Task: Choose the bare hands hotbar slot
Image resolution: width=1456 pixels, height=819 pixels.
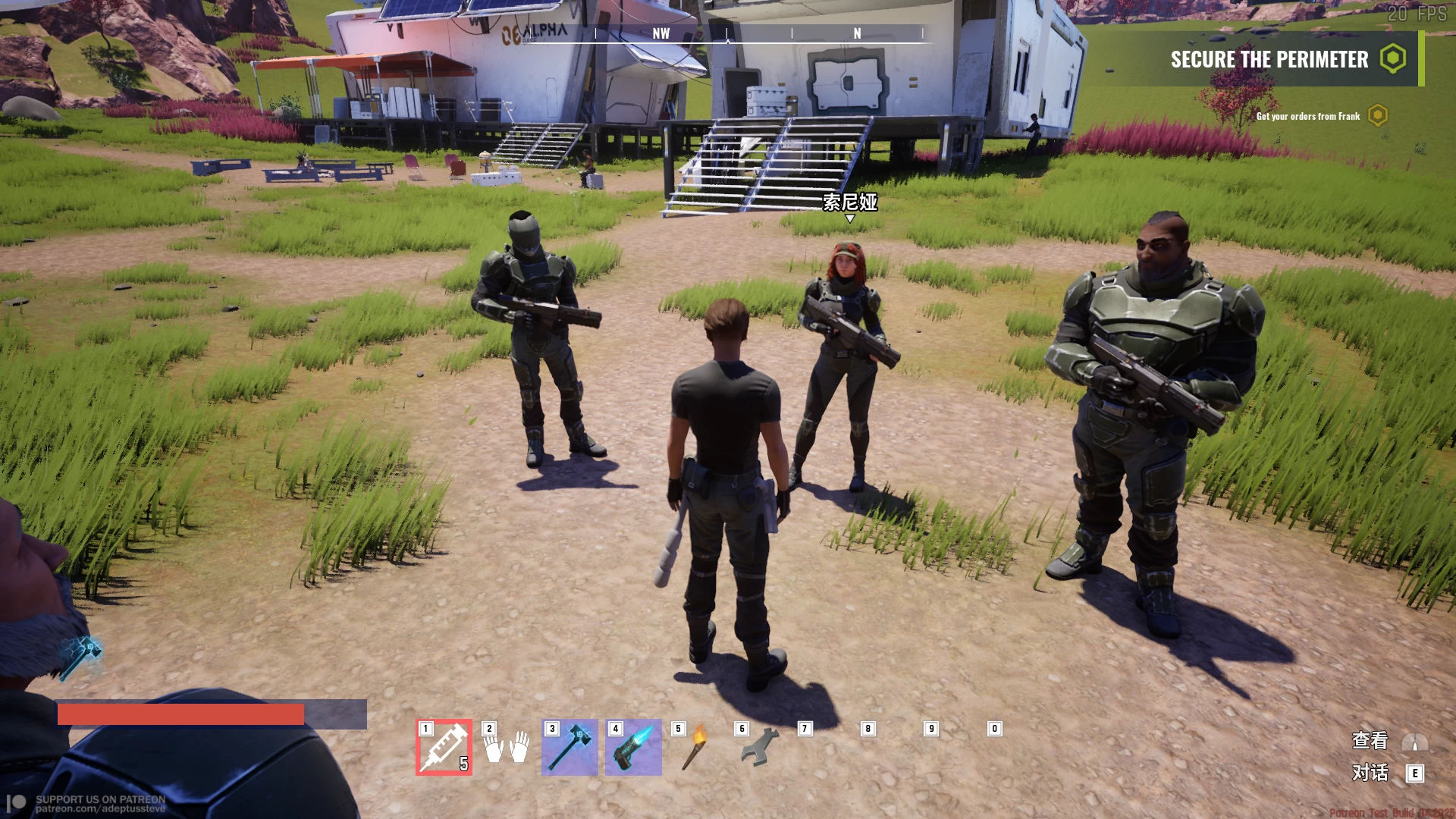Action: tap(507, 747)
